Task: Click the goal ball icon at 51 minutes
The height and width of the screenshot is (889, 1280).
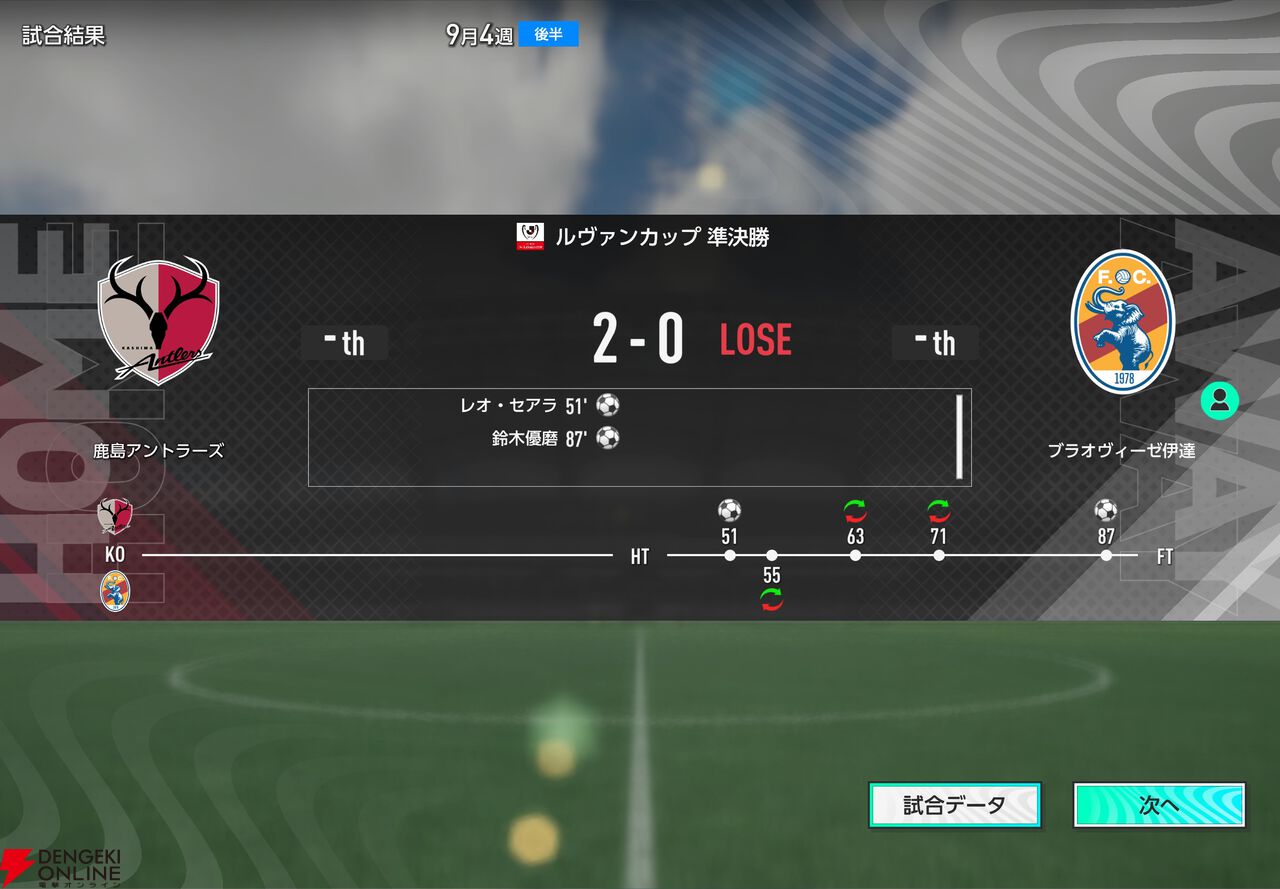Action: coord(728,510)
